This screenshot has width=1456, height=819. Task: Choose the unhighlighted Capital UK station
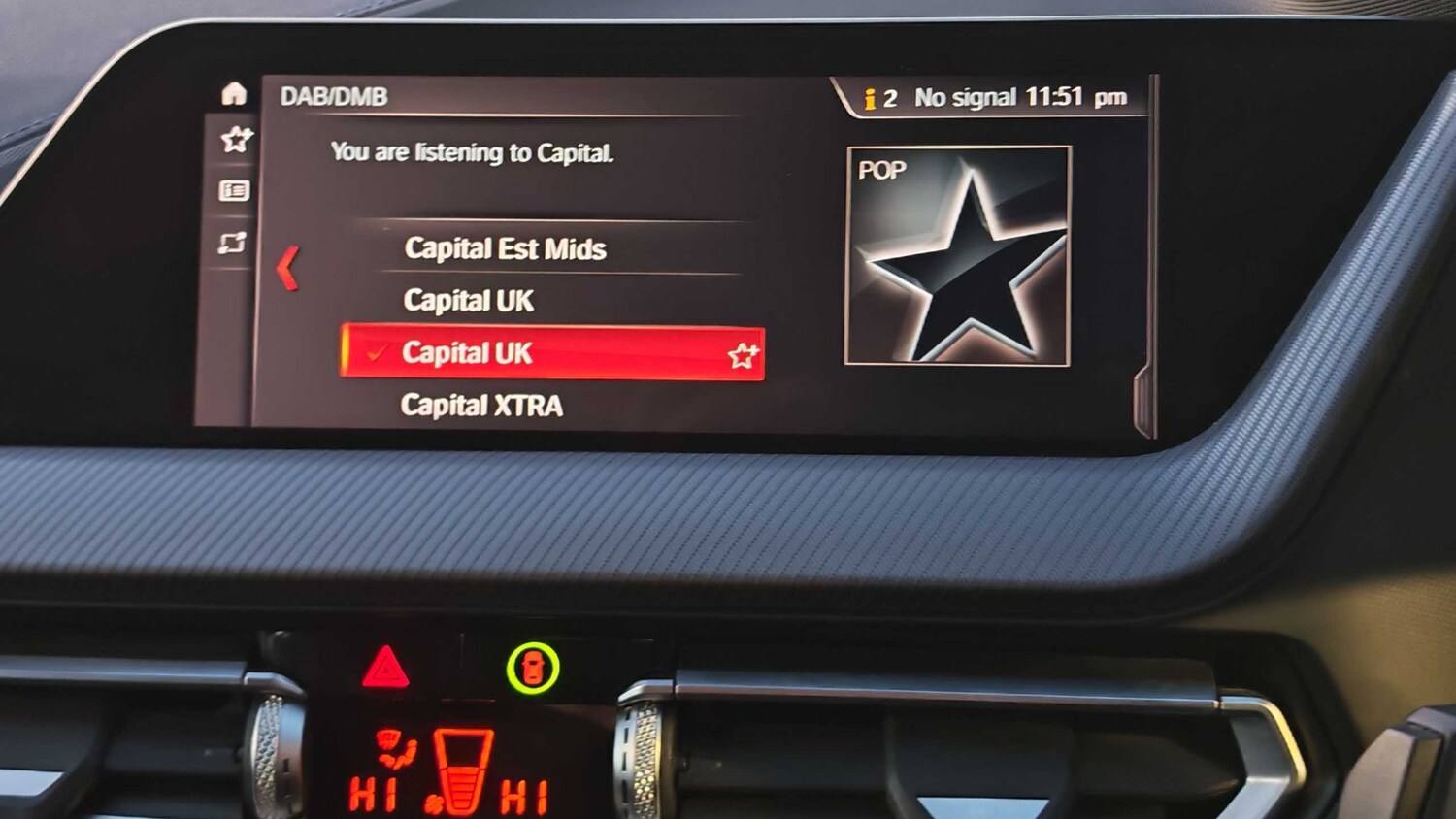point(468,301)
